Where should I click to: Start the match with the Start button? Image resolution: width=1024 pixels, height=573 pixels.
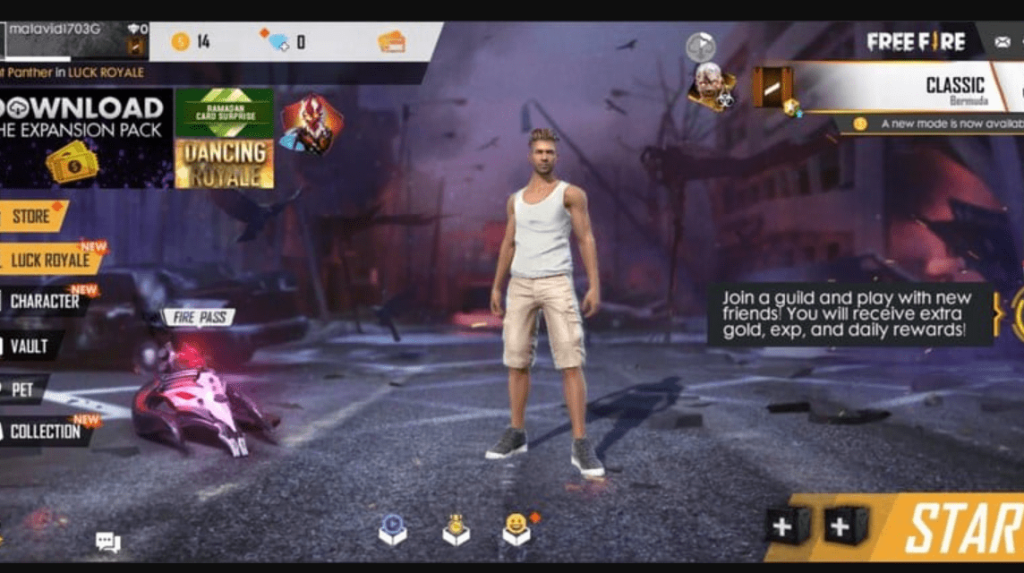pyautogui.click(x=958, y=528)
